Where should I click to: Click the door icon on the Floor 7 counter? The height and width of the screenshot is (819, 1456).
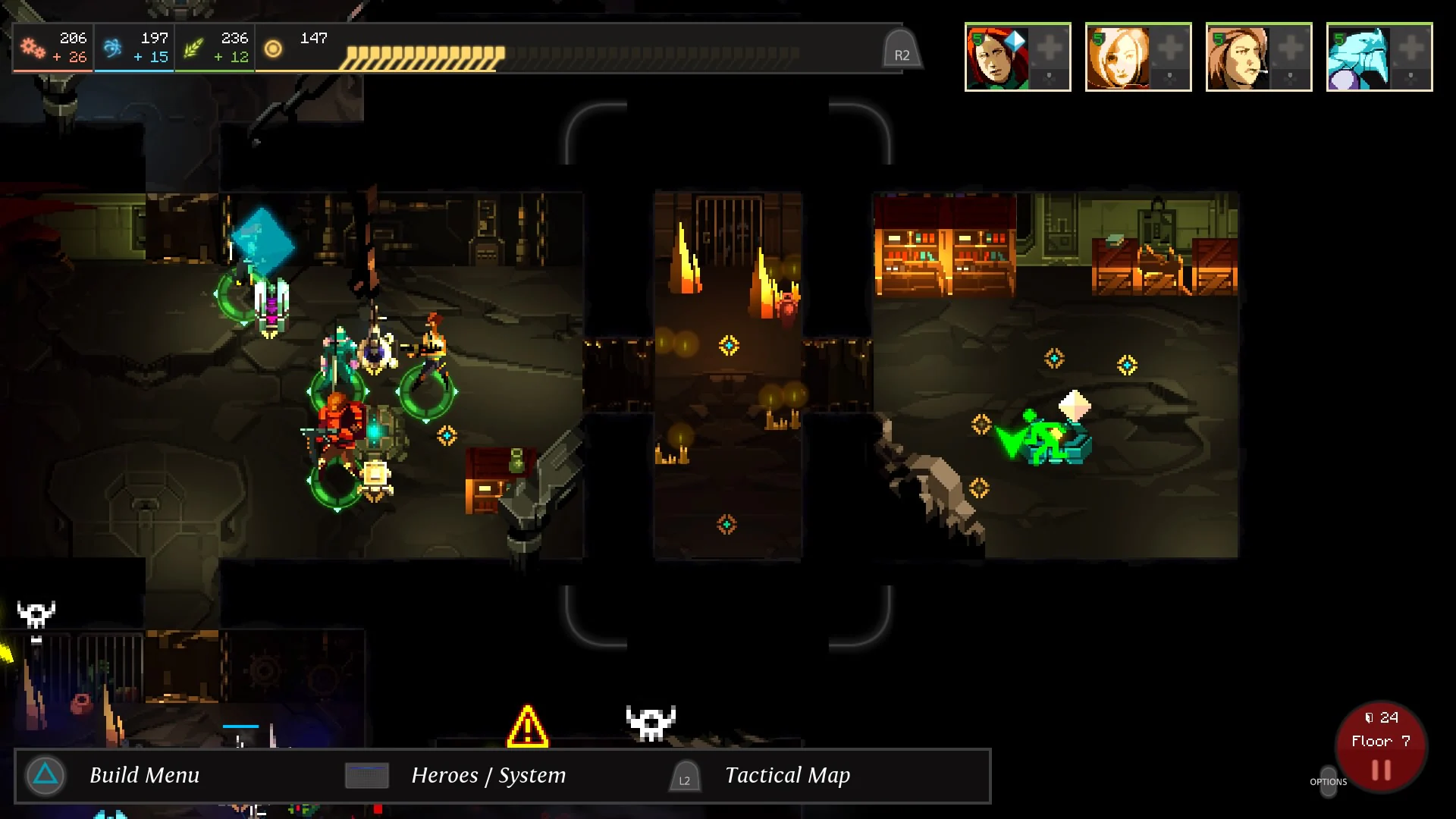tap(1369, 717)
